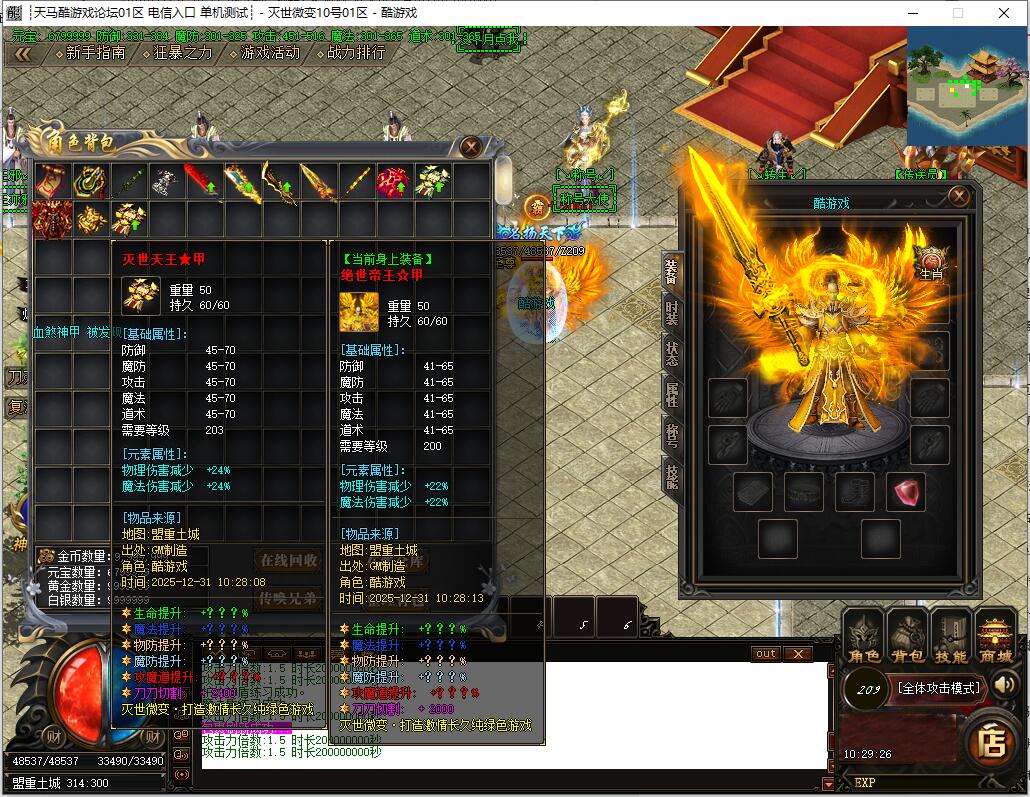Image resolution: width=1030 pixels, height=797 pixels.
Task: Open the 新手指南 beginner guide menu
Action: pyautogui.click(x=95, y=53)
